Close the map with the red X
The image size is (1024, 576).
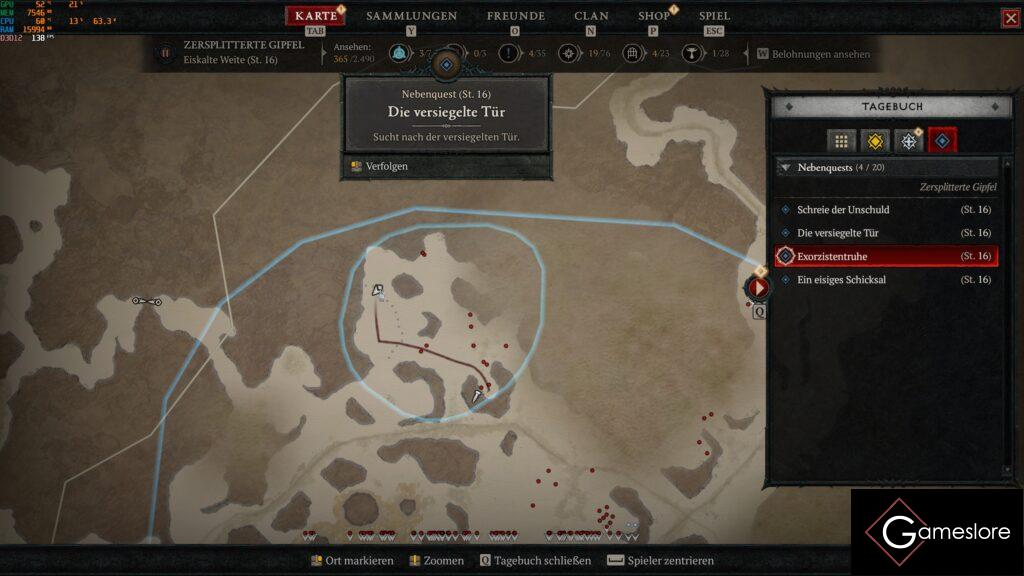coord(1010,18)
